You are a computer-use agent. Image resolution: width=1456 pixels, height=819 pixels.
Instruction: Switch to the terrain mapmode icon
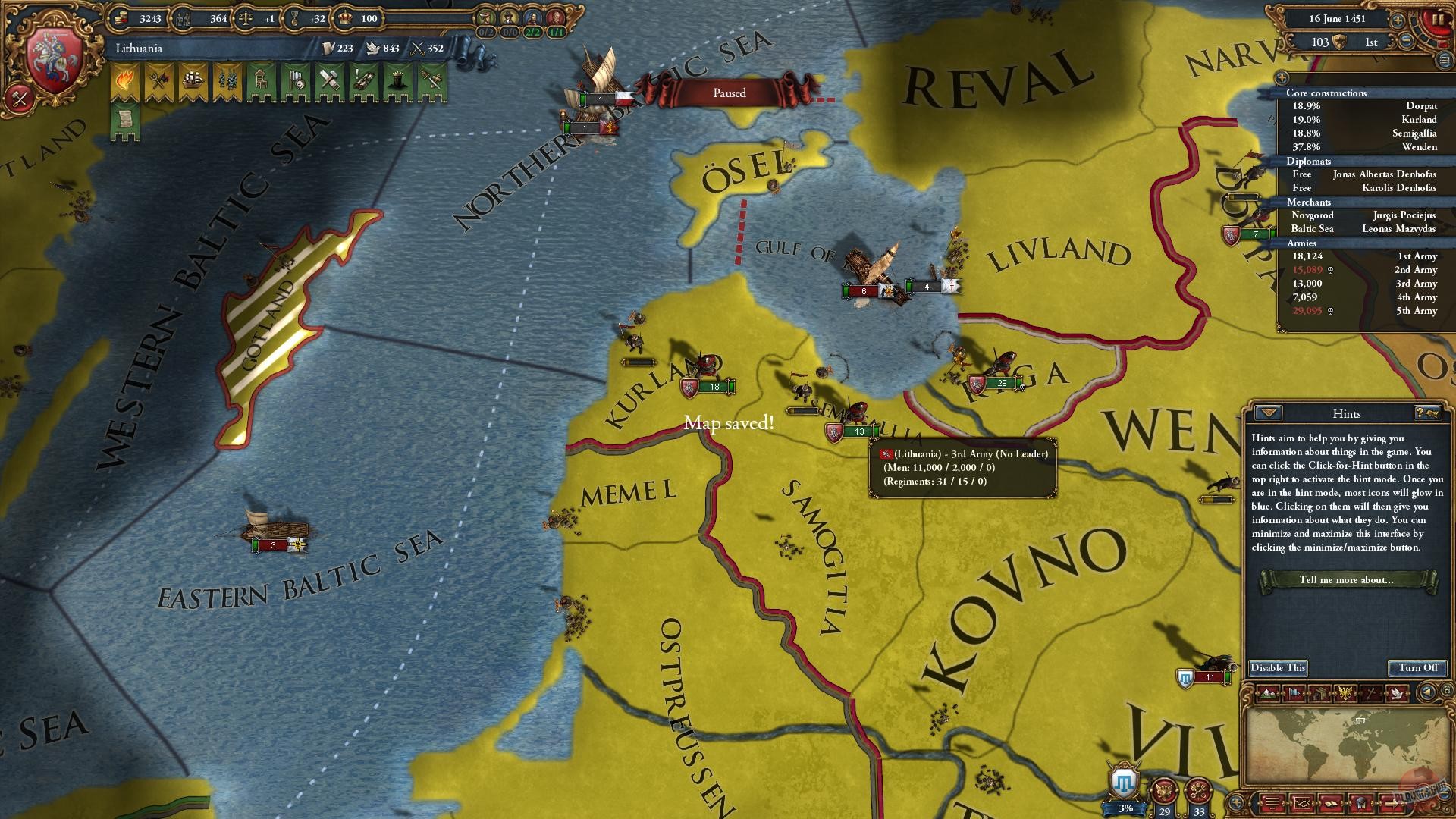tap(1266, 694)
